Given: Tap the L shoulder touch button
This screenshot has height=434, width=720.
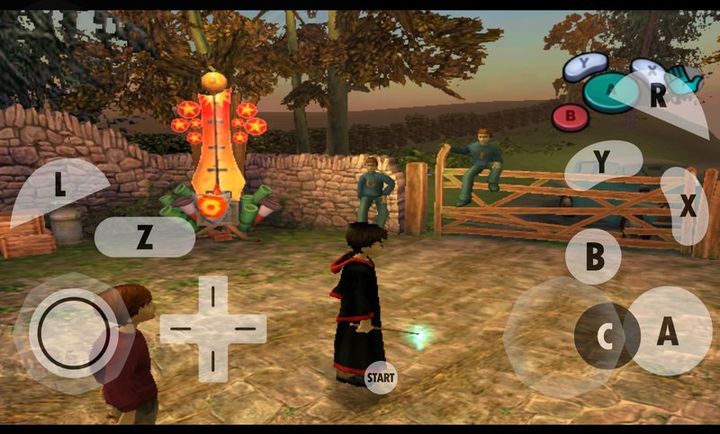Looking at the screenshot, I should pos(59,185).
